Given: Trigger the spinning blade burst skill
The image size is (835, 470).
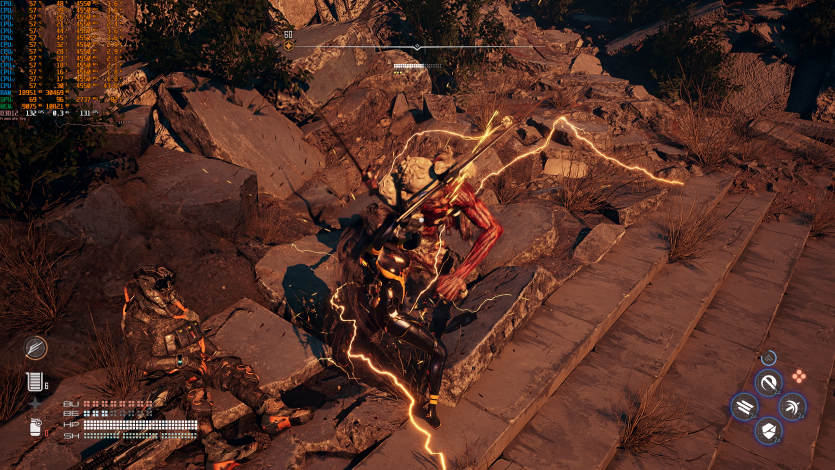Looking at the screenshot, I should 792,407.
